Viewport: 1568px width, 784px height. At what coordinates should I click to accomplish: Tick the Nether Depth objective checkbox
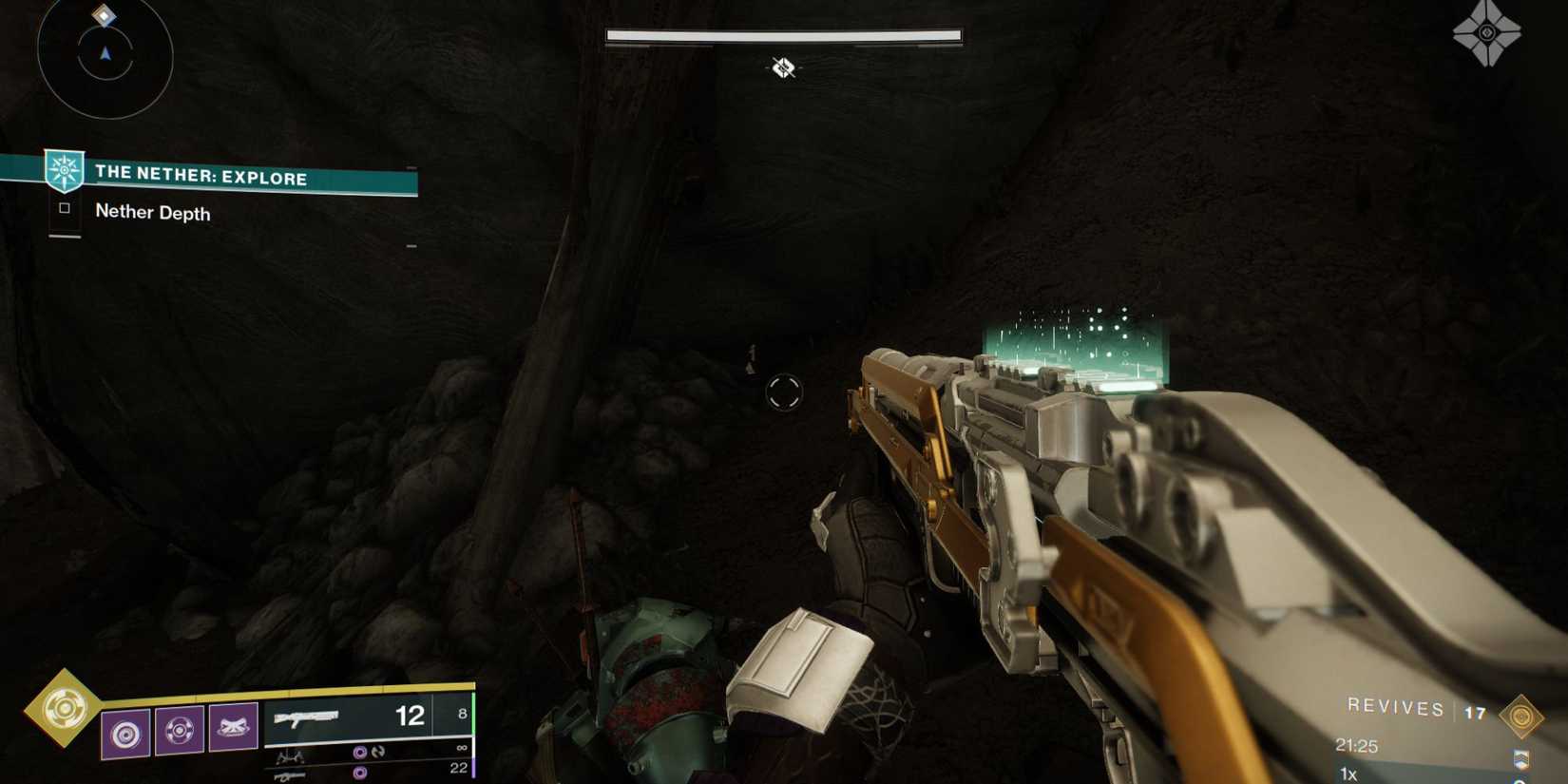point(65,208)
